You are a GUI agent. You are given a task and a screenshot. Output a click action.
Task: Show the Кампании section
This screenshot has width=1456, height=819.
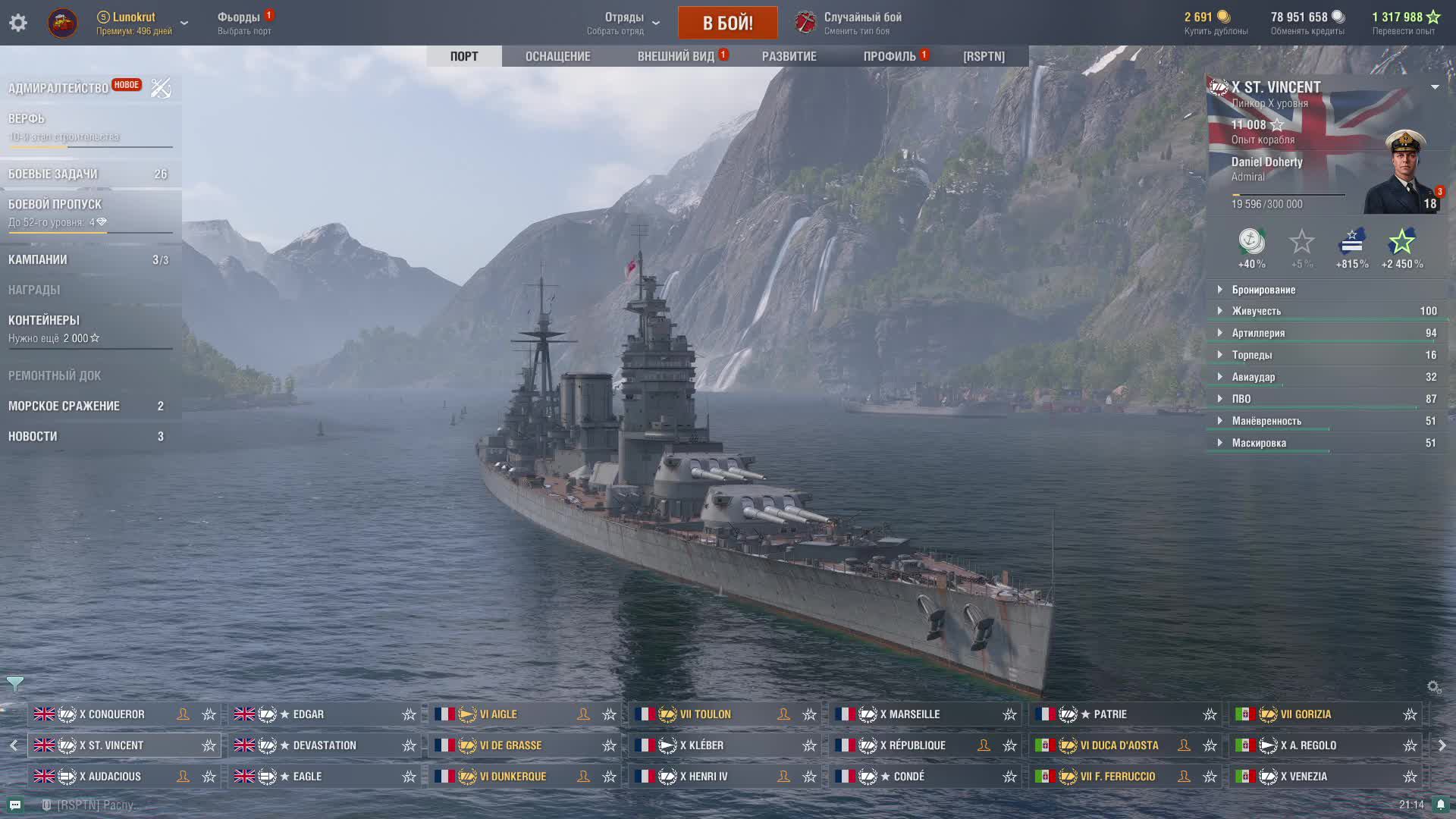click(38, 259)
